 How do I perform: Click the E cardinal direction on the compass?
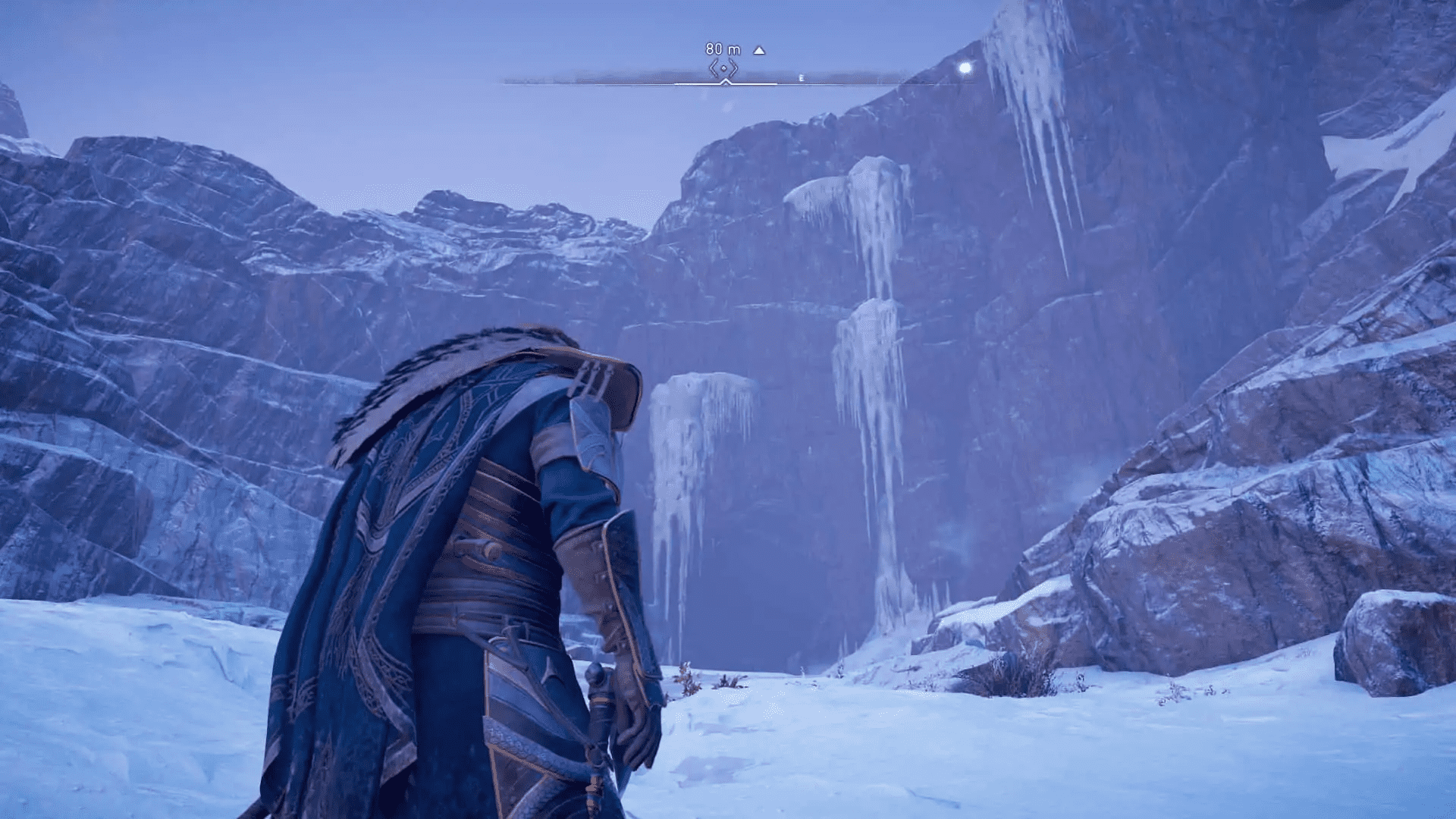801,77
